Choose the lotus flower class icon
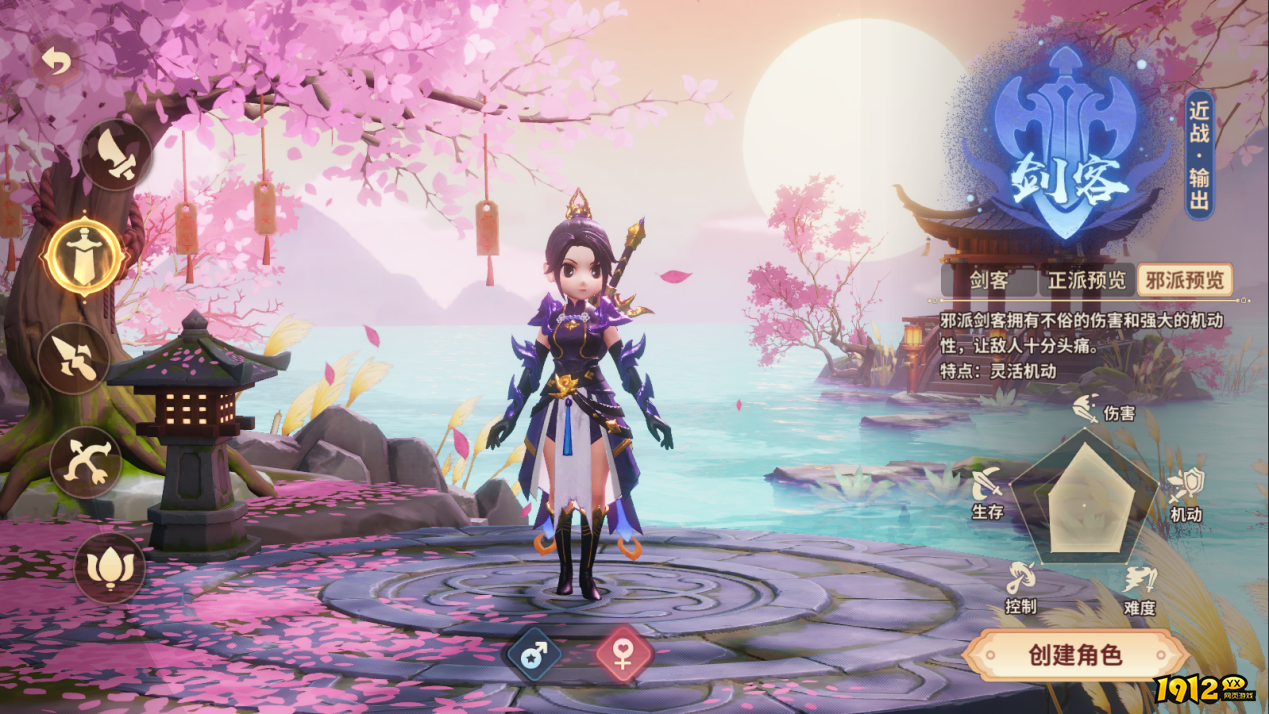The image size is (1269, 714). click(108, 567)
